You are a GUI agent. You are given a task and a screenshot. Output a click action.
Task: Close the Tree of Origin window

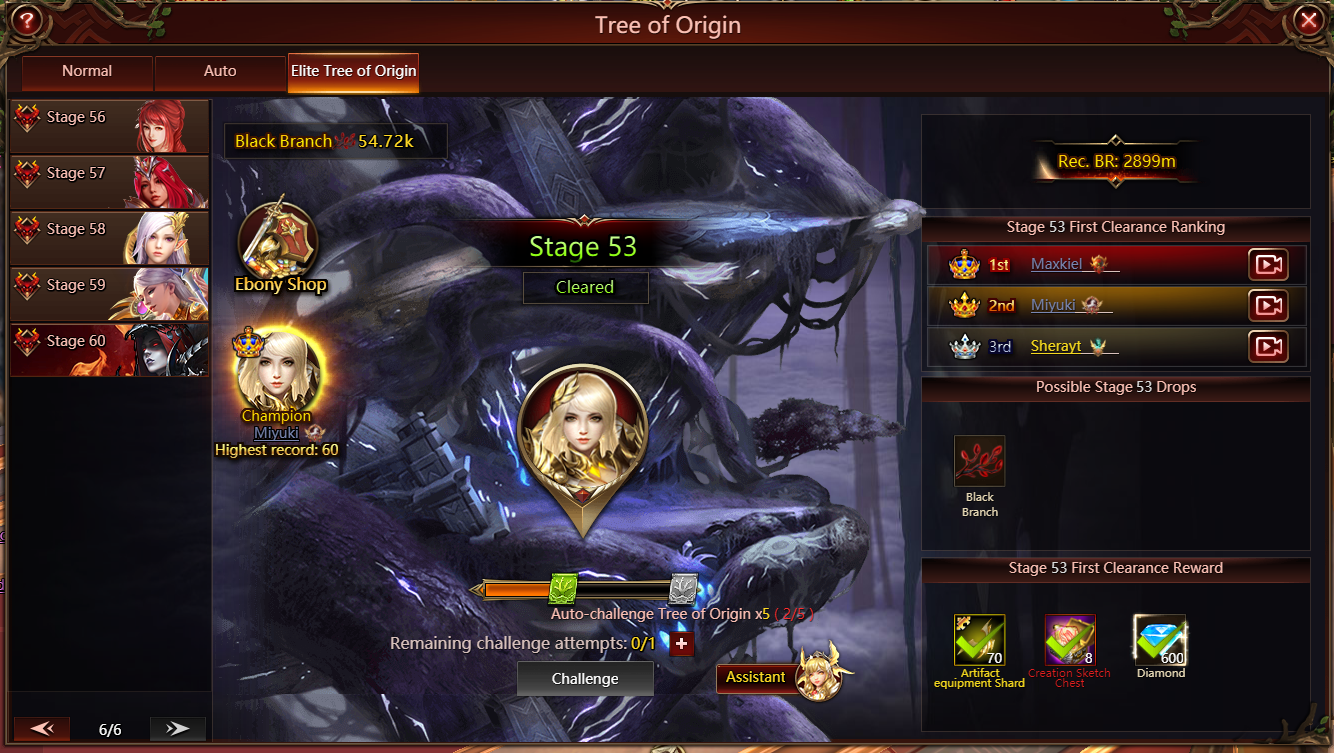pyautogui.click(x=1308, y=20)
